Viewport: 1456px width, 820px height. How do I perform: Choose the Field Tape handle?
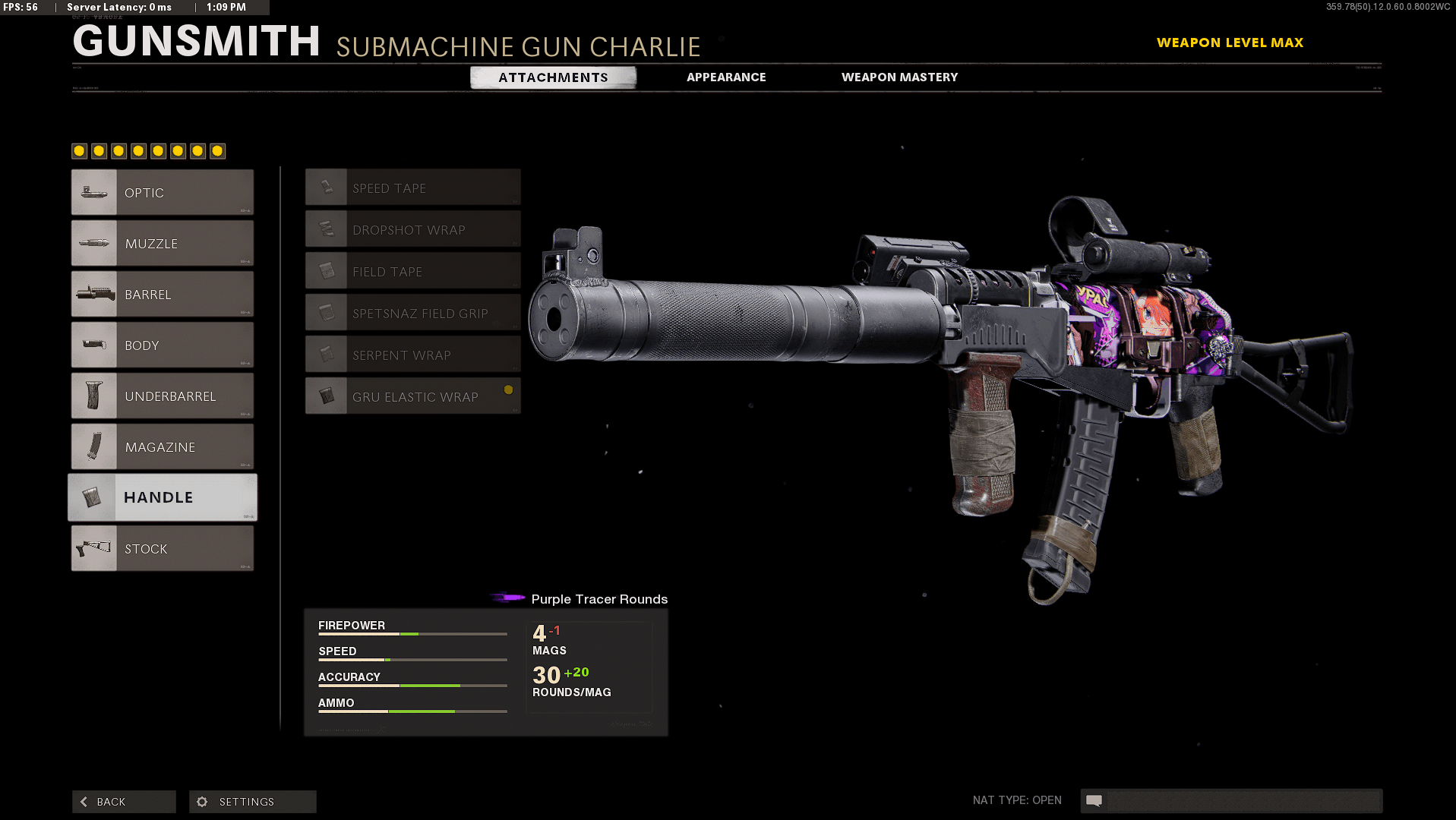(x=413, y=271)
